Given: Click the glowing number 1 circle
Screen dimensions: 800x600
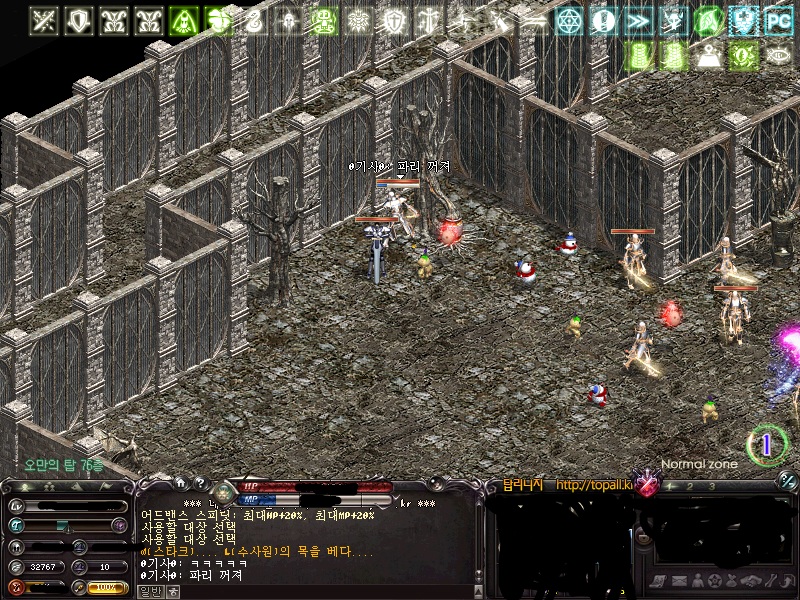Looking at the screenshot, I should point(767,445).
